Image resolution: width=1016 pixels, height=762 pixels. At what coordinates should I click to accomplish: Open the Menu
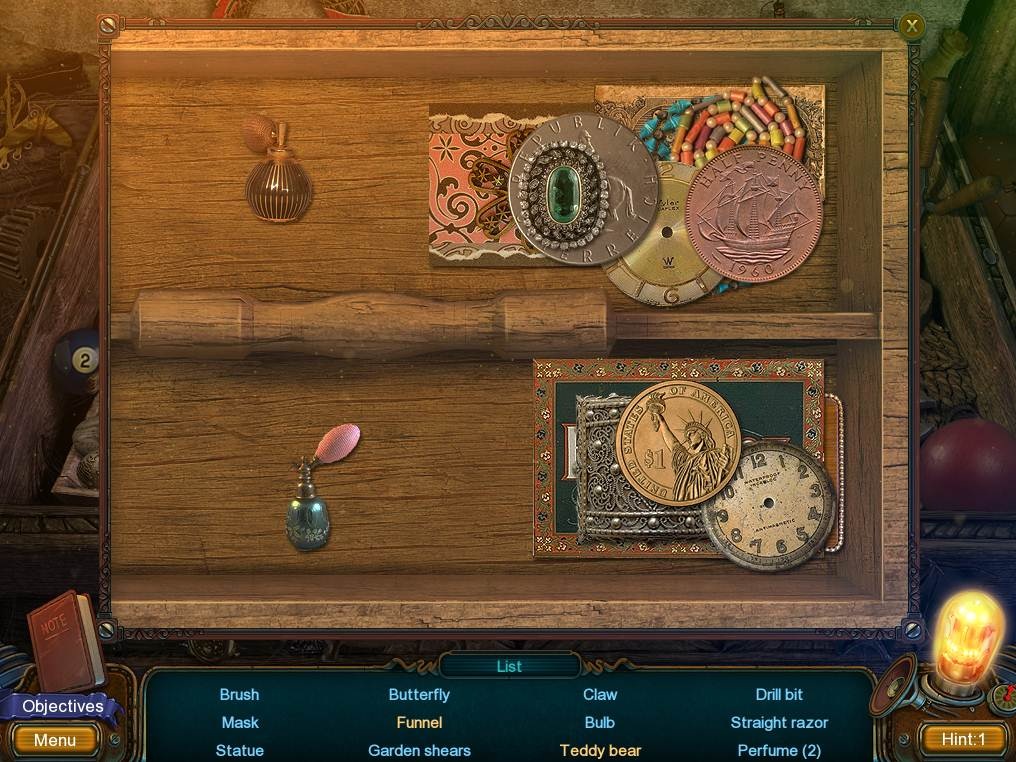[x=55, y=740]
